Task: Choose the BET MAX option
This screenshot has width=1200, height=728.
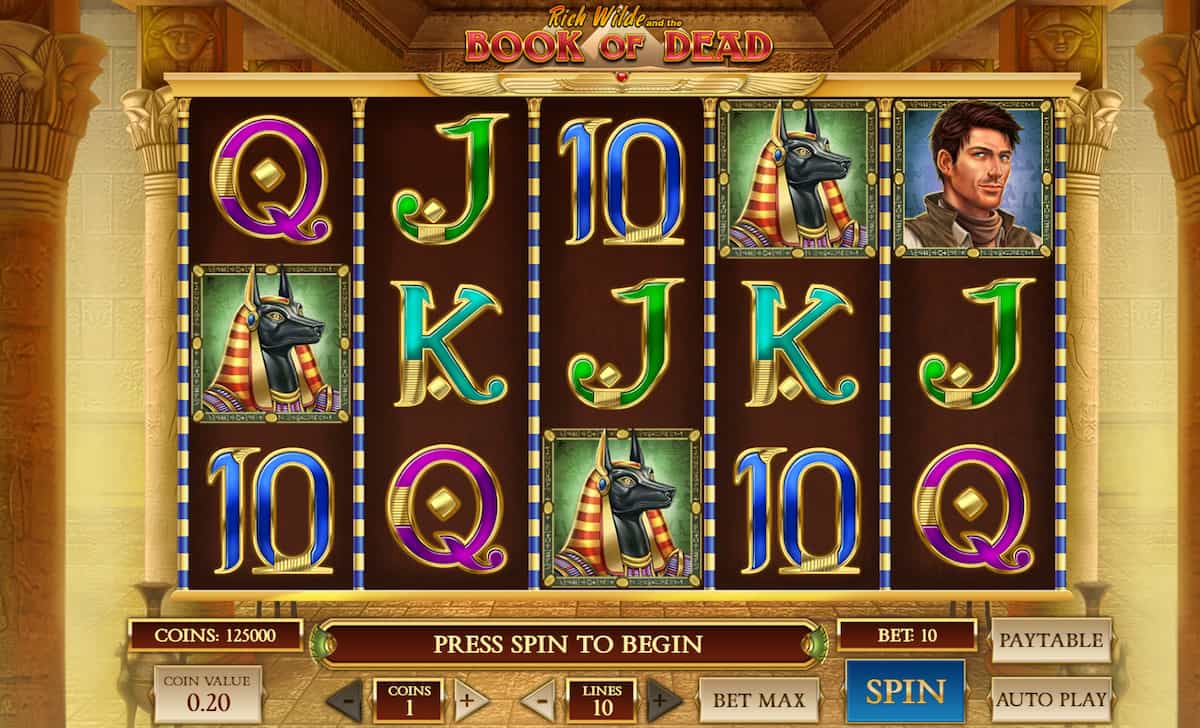Action: (759, 699)
